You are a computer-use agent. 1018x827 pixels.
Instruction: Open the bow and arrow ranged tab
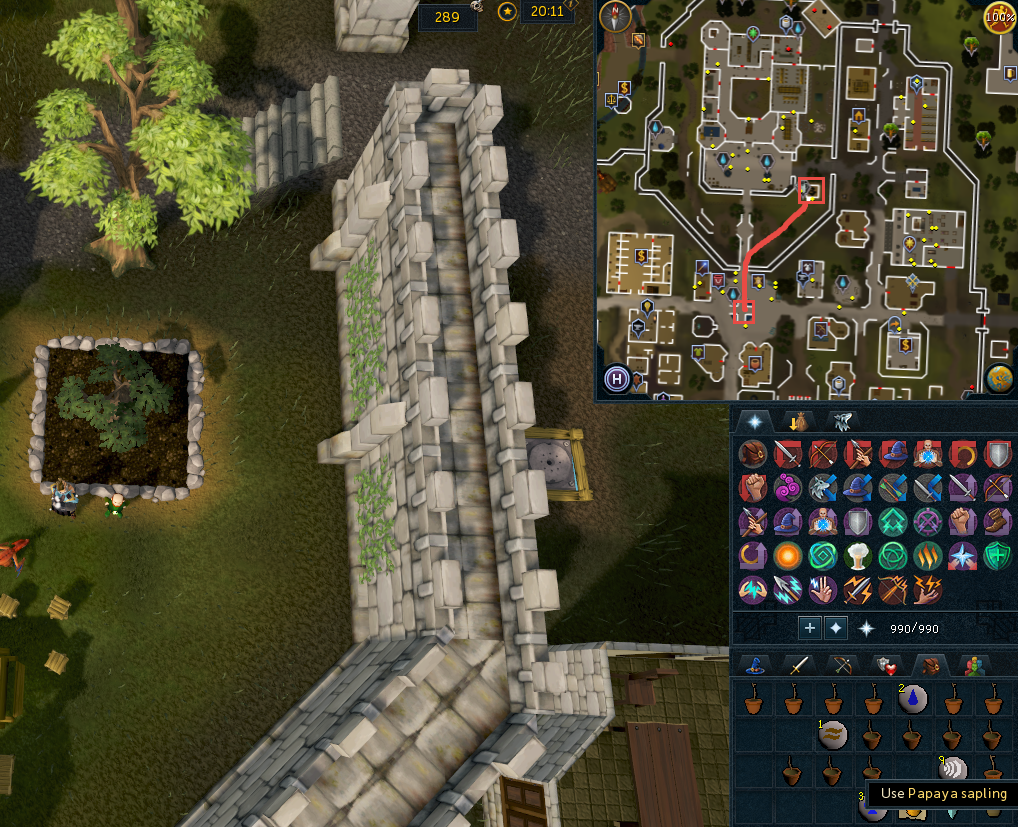(x=841, y=665)
